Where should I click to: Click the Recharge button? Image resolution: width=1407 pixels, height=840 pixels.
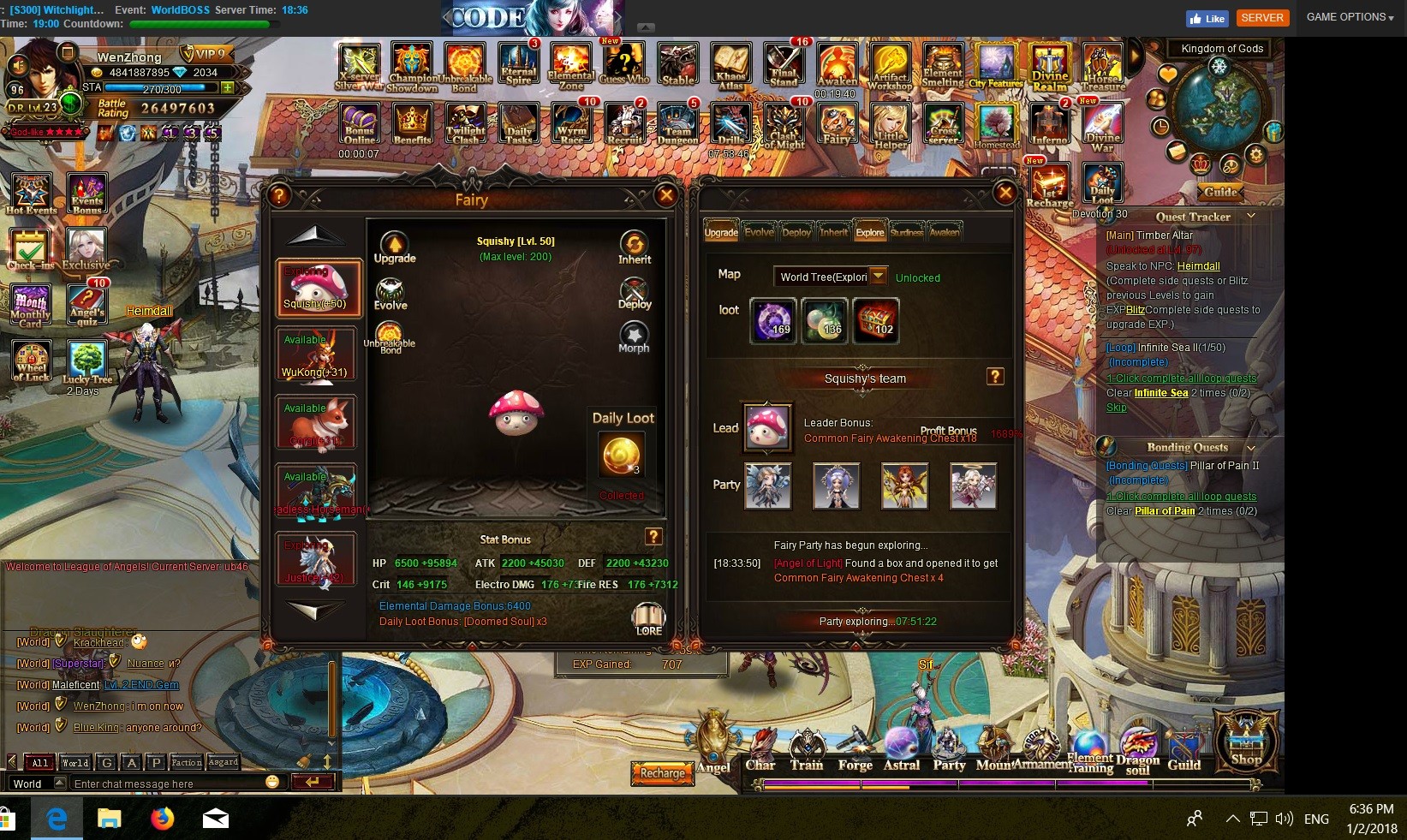click(x=662, y=773)
